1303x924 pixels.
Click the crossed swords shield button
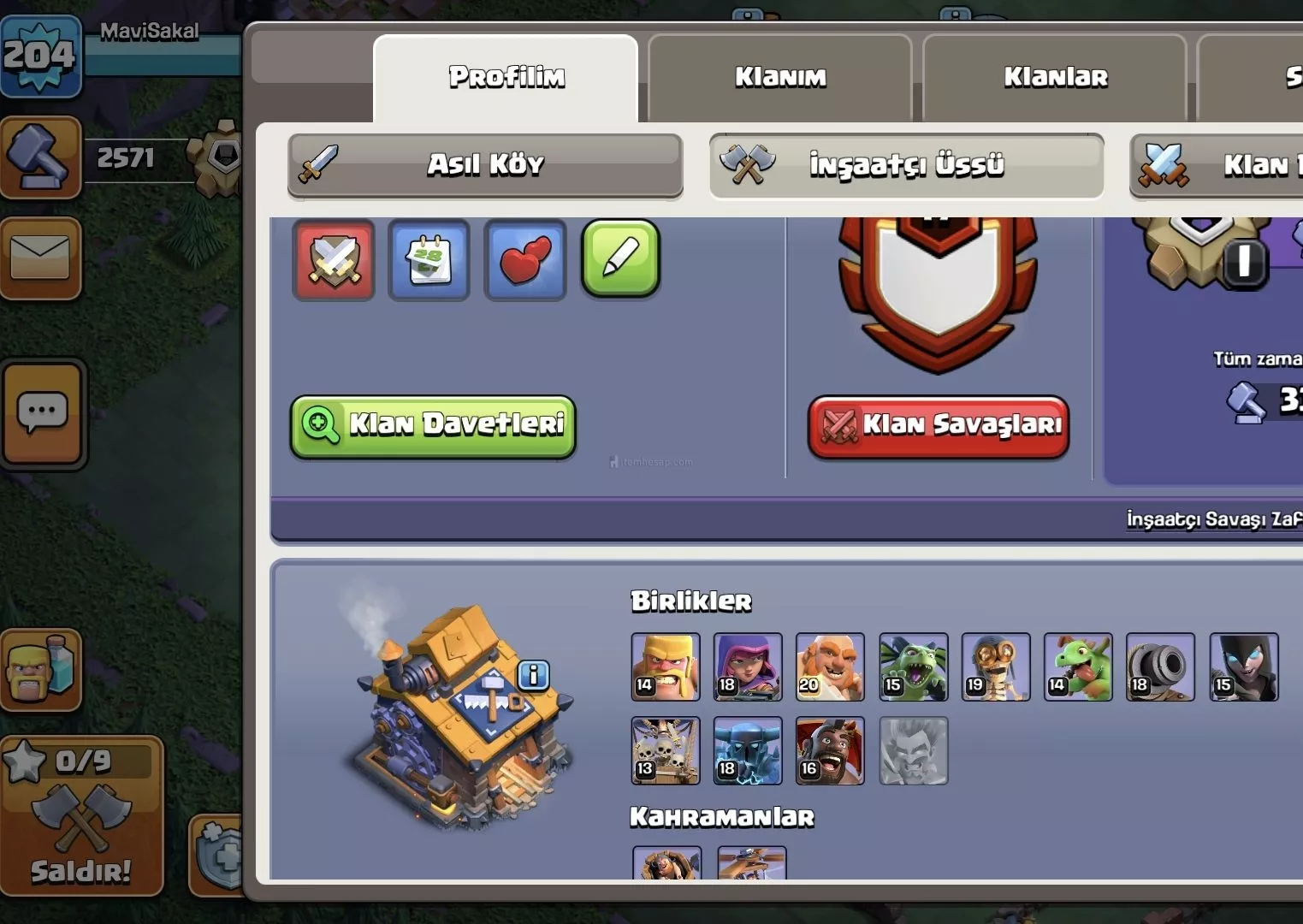334,260
